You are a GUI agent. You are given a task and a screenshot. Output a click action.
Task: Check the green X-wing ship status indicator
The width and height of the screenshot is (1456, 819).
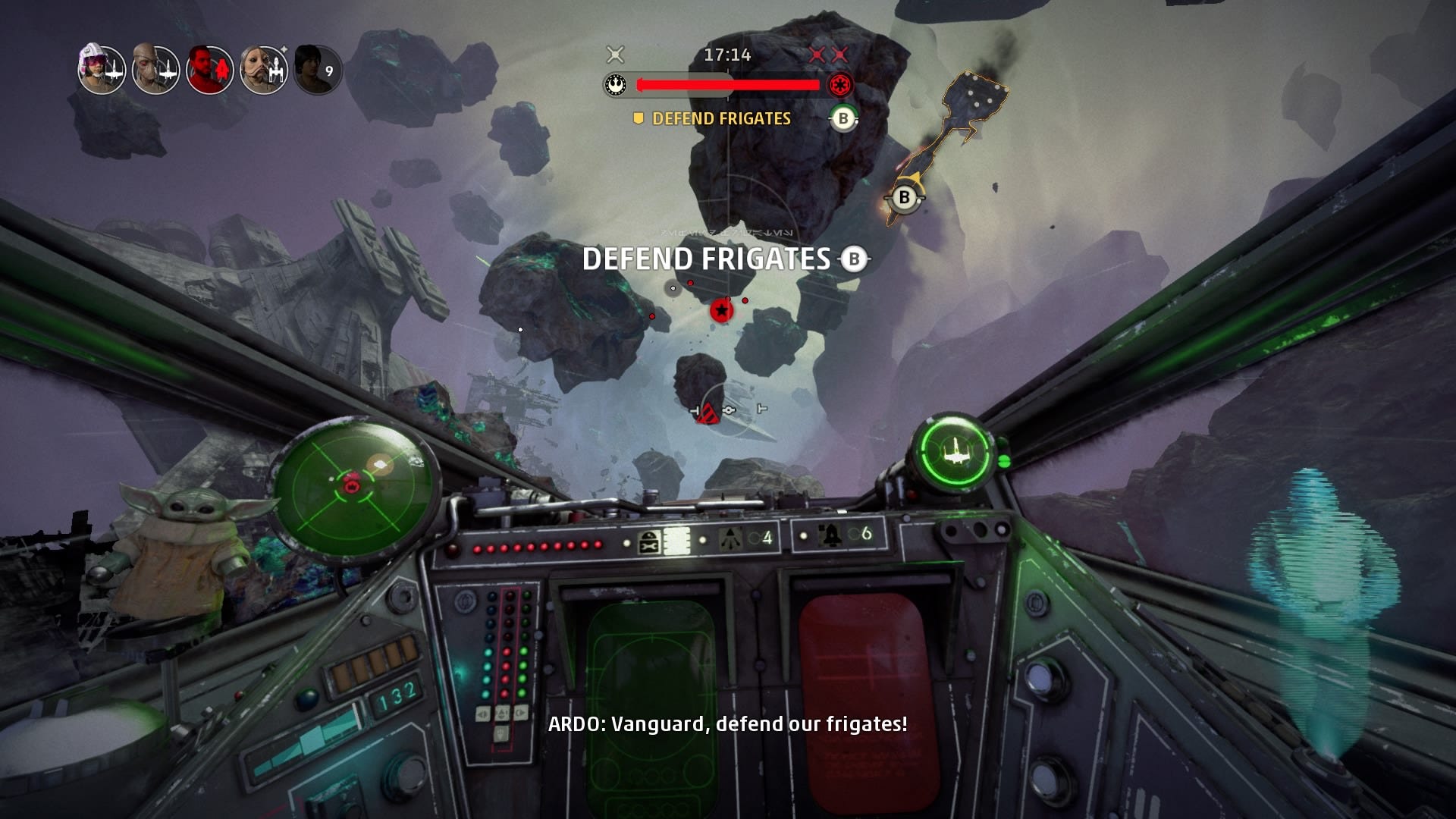952,453
